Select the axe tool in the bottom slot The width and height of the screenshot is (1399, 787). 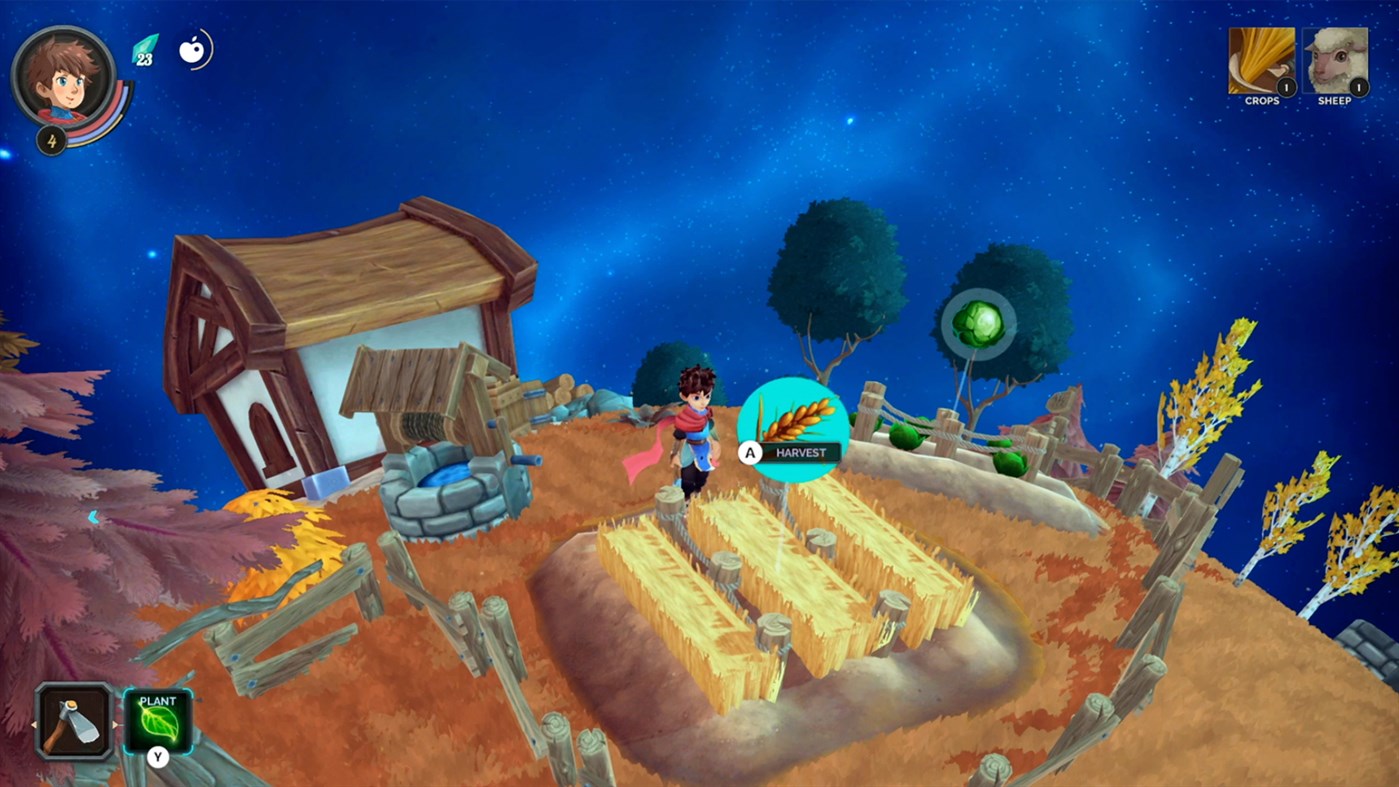click(72, 720)
